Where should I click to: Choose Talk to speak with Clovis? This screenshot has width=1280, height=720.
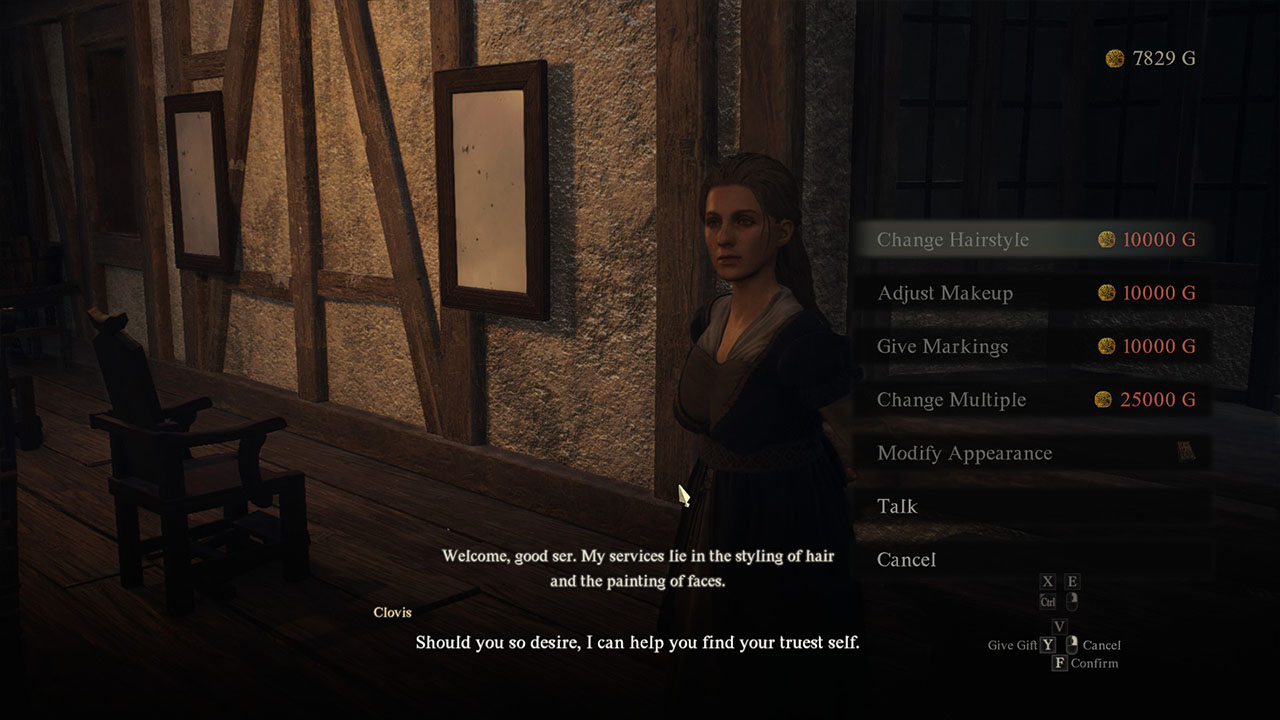click(1034, 506)
